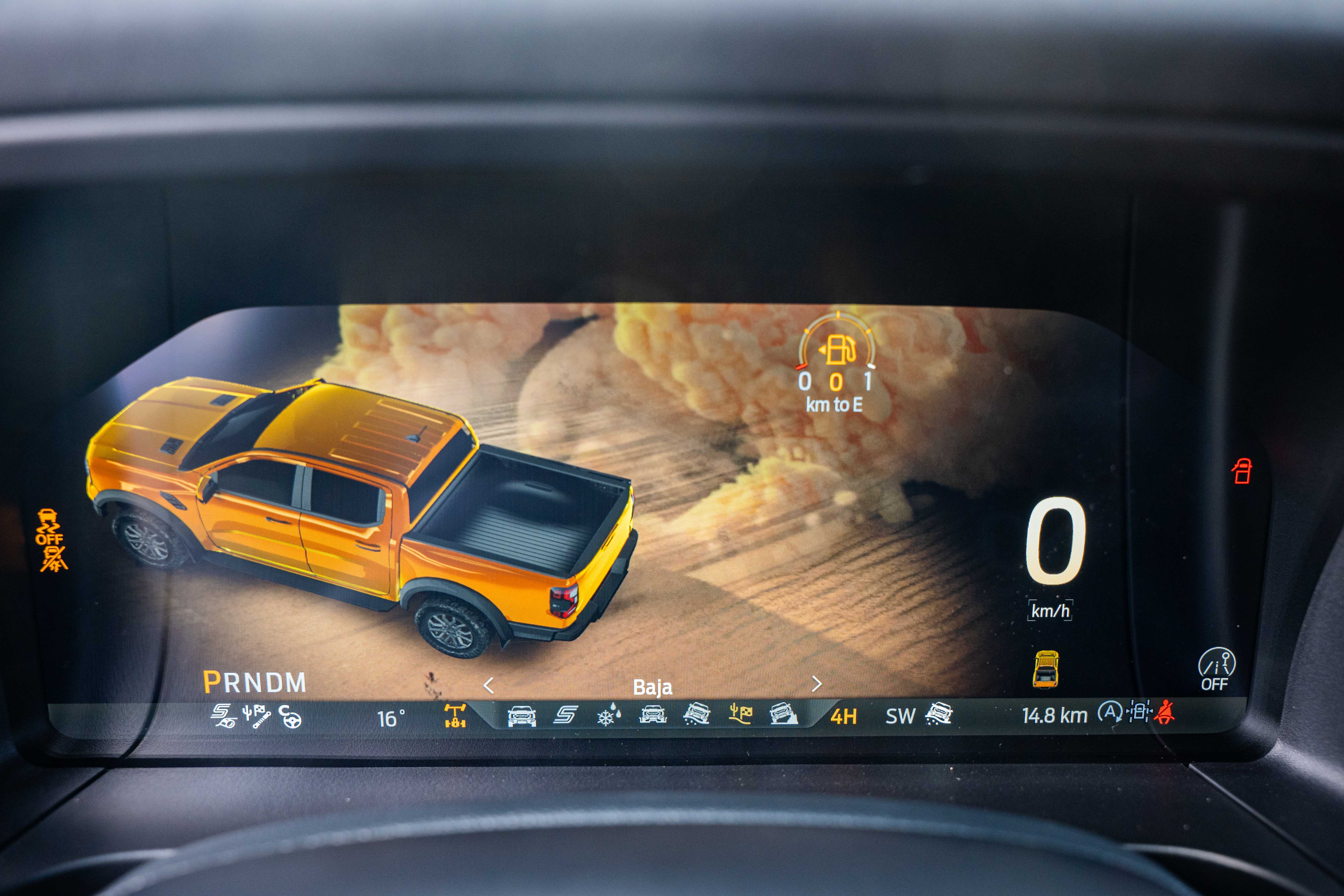
Task: Click the orange differential lock icon
Action: pyautogui.click(x=455, y=715)
